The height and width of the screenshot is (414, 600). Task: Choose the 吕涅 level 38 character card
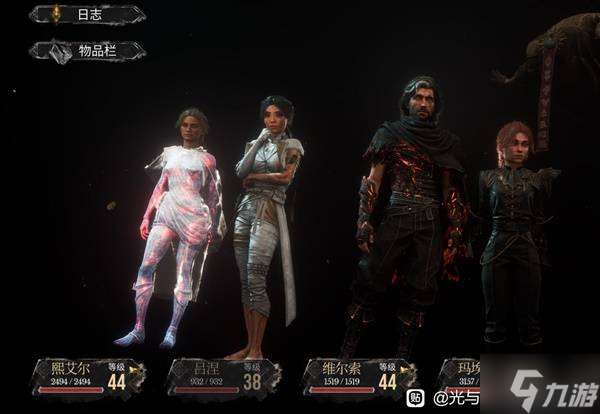222,377
